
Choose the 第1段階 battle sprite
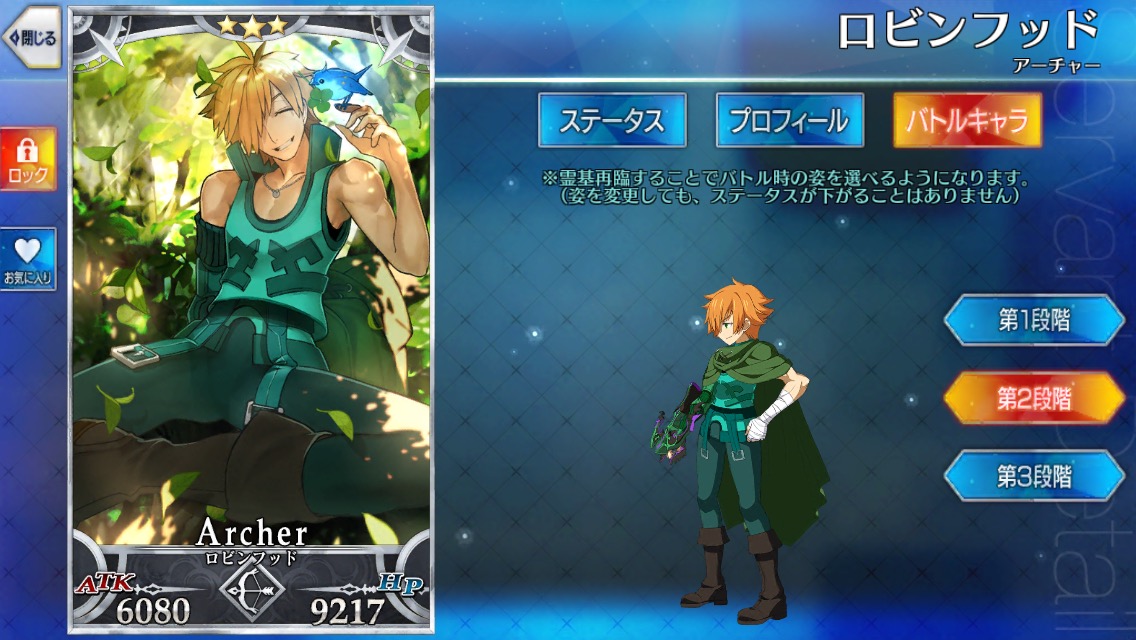point(1034,320)
